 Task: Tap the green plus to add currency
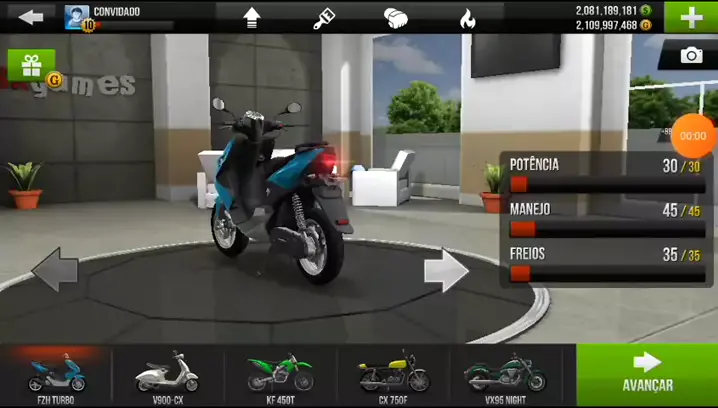691,16
